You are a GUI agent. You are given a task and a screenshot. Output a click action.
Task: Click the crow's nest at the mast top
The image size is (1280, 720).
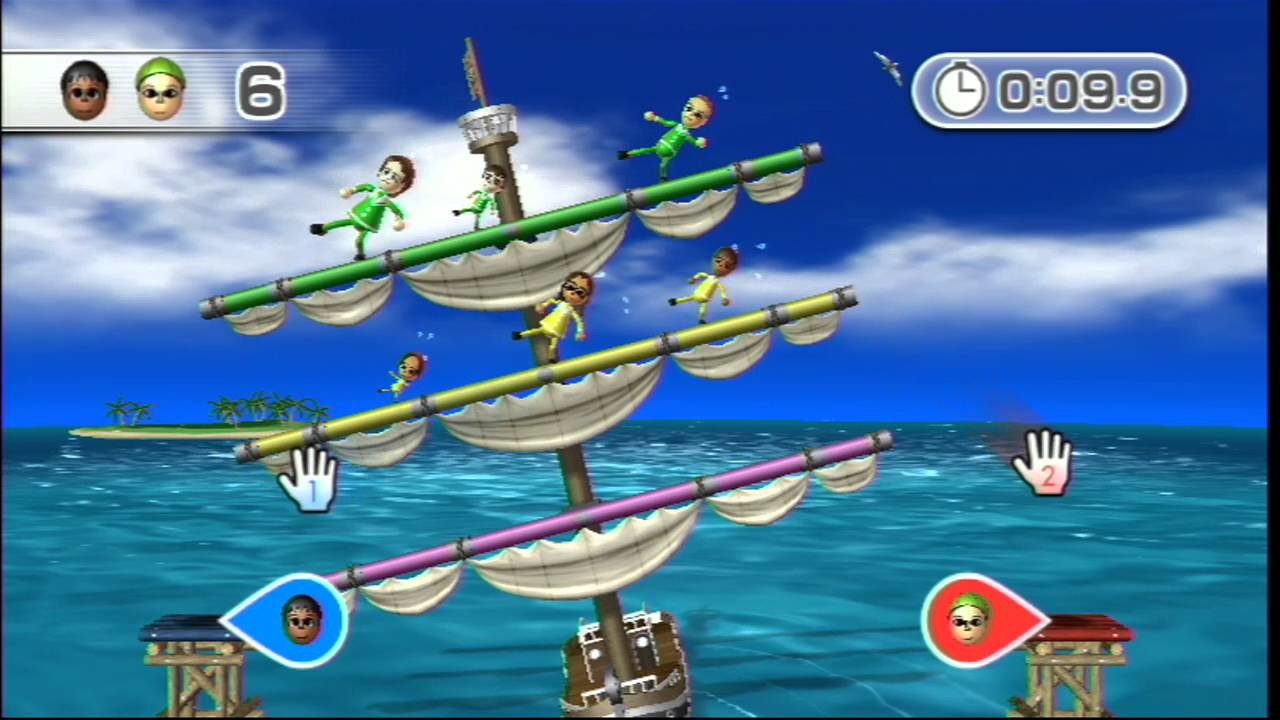tap(487, 120)
